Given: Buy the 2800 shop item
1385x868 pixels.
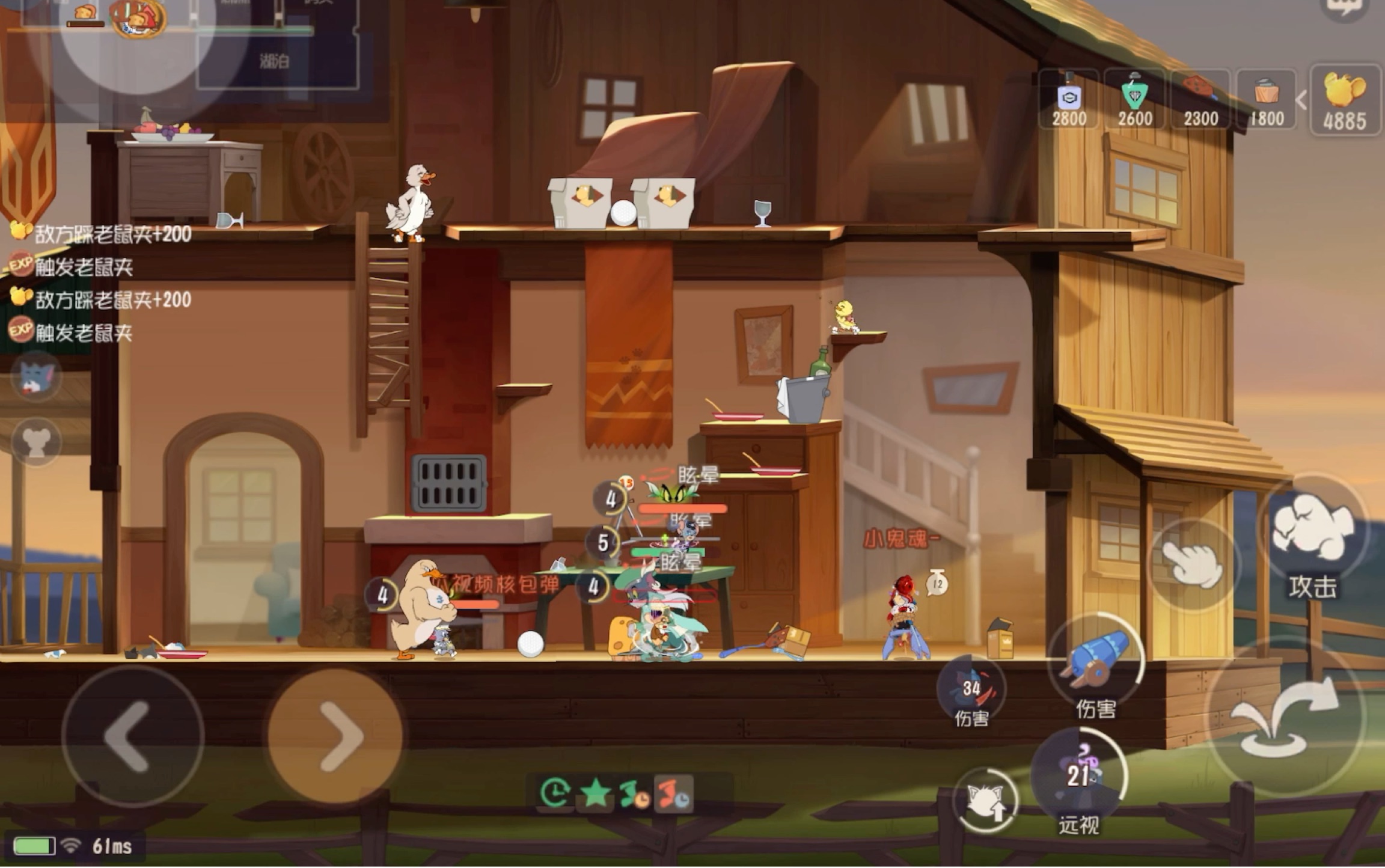Looking at the screenshot, I should (x=1069, y=100).
